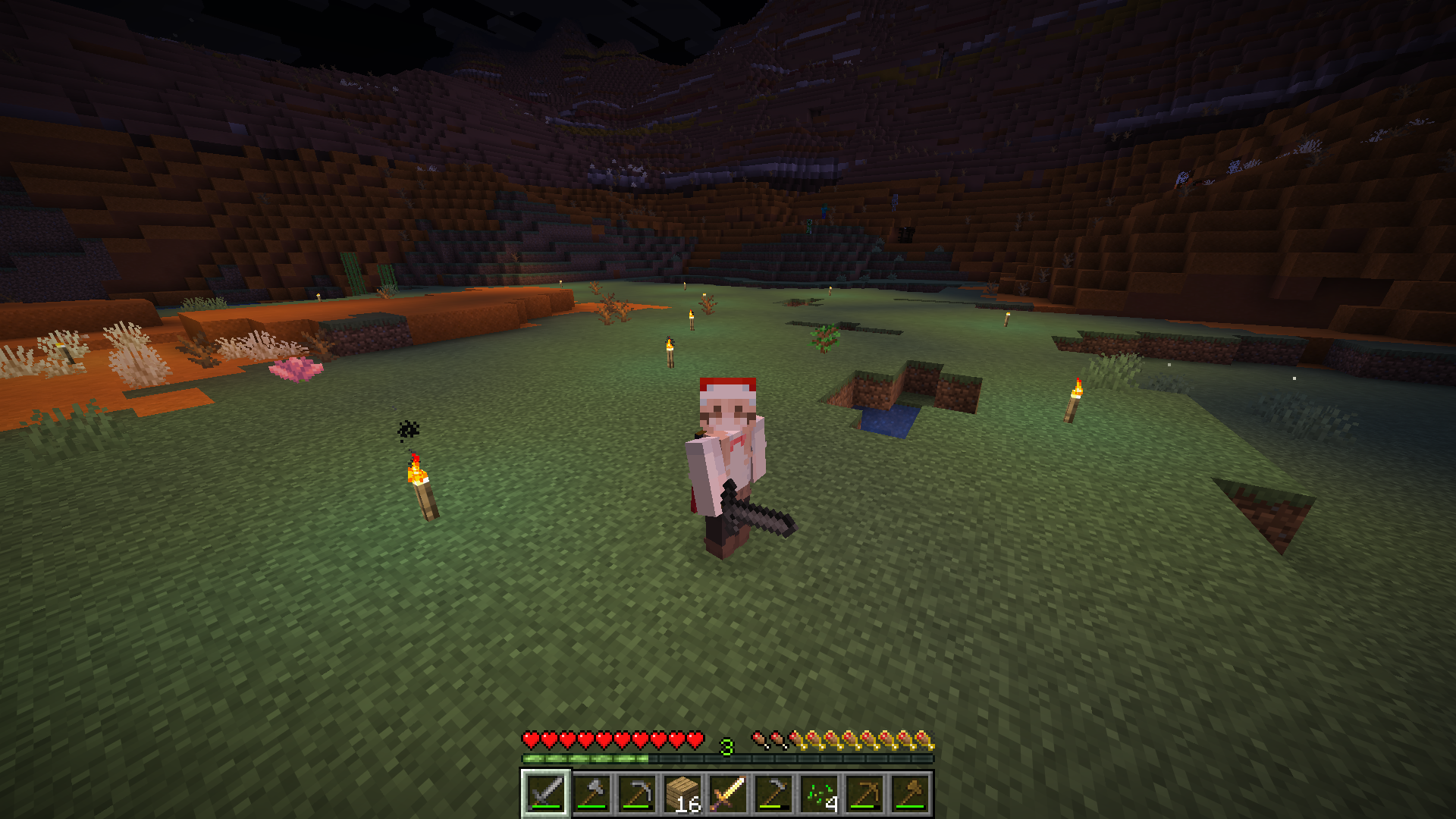Select the oak planks stack

click(682, 794)
